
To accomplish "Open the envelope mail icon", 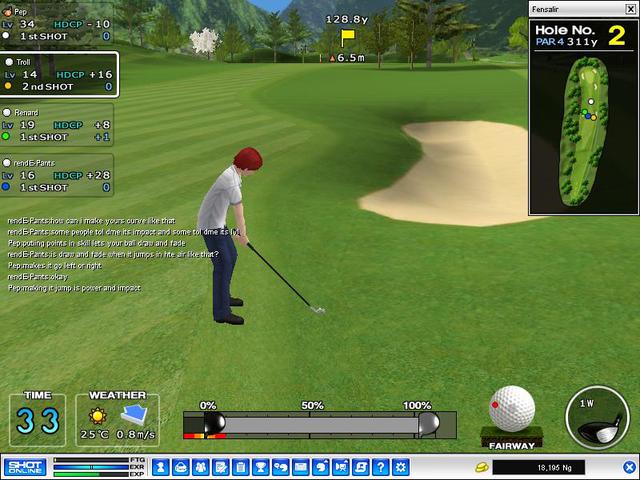I will point(300,467).
